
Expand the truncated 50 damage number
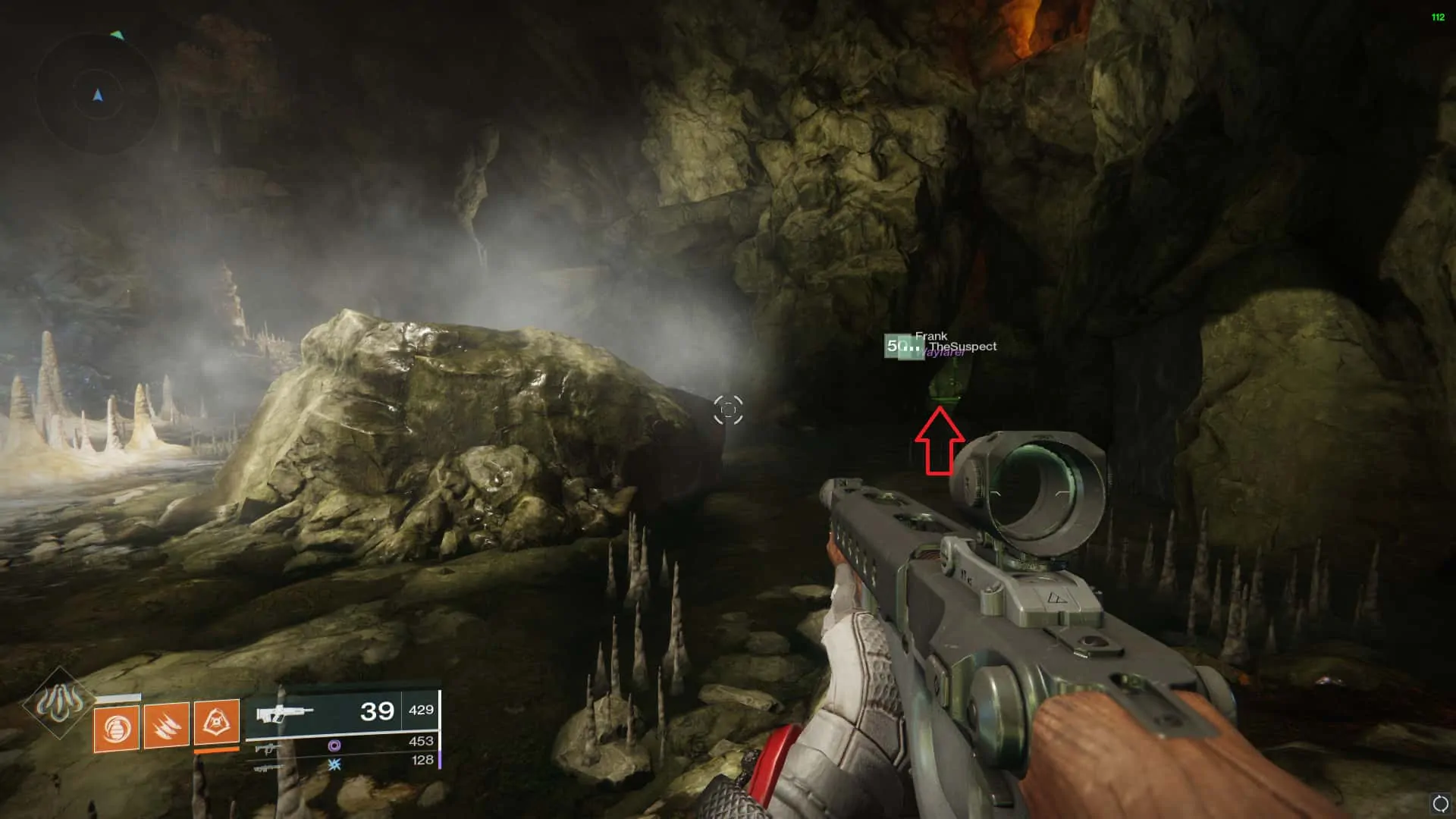[x=902, y=346]
